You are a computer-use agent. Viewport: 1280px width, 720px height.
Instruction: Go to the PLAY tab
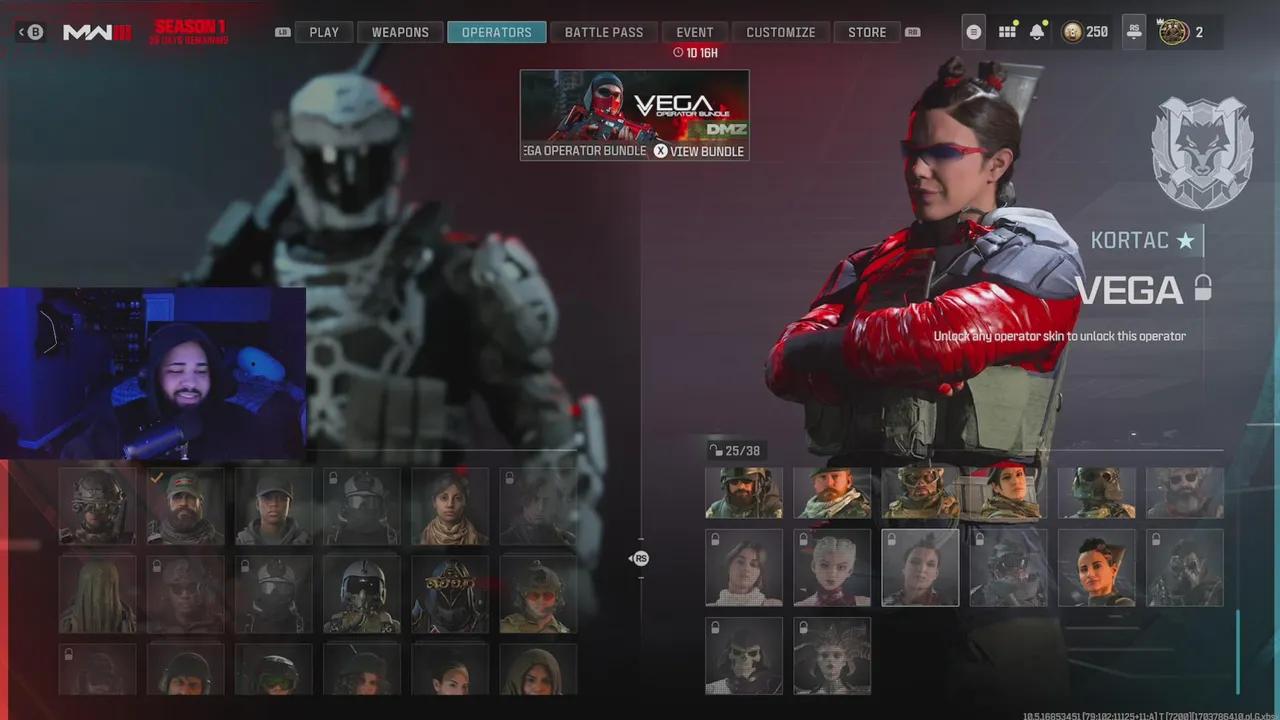[323, 31]
